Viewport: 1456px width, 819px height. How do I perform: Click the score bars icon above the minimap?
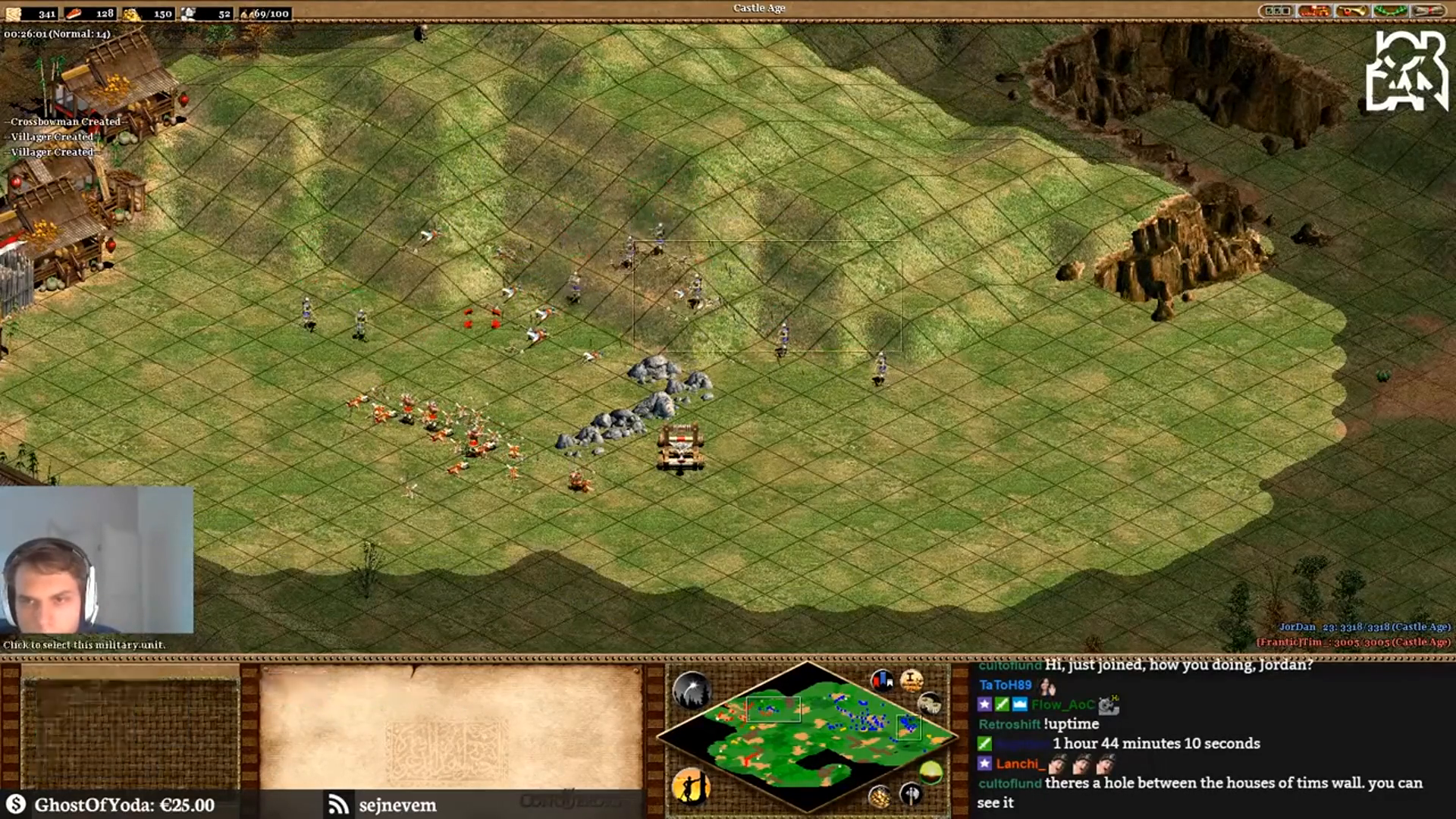point(883,679)
